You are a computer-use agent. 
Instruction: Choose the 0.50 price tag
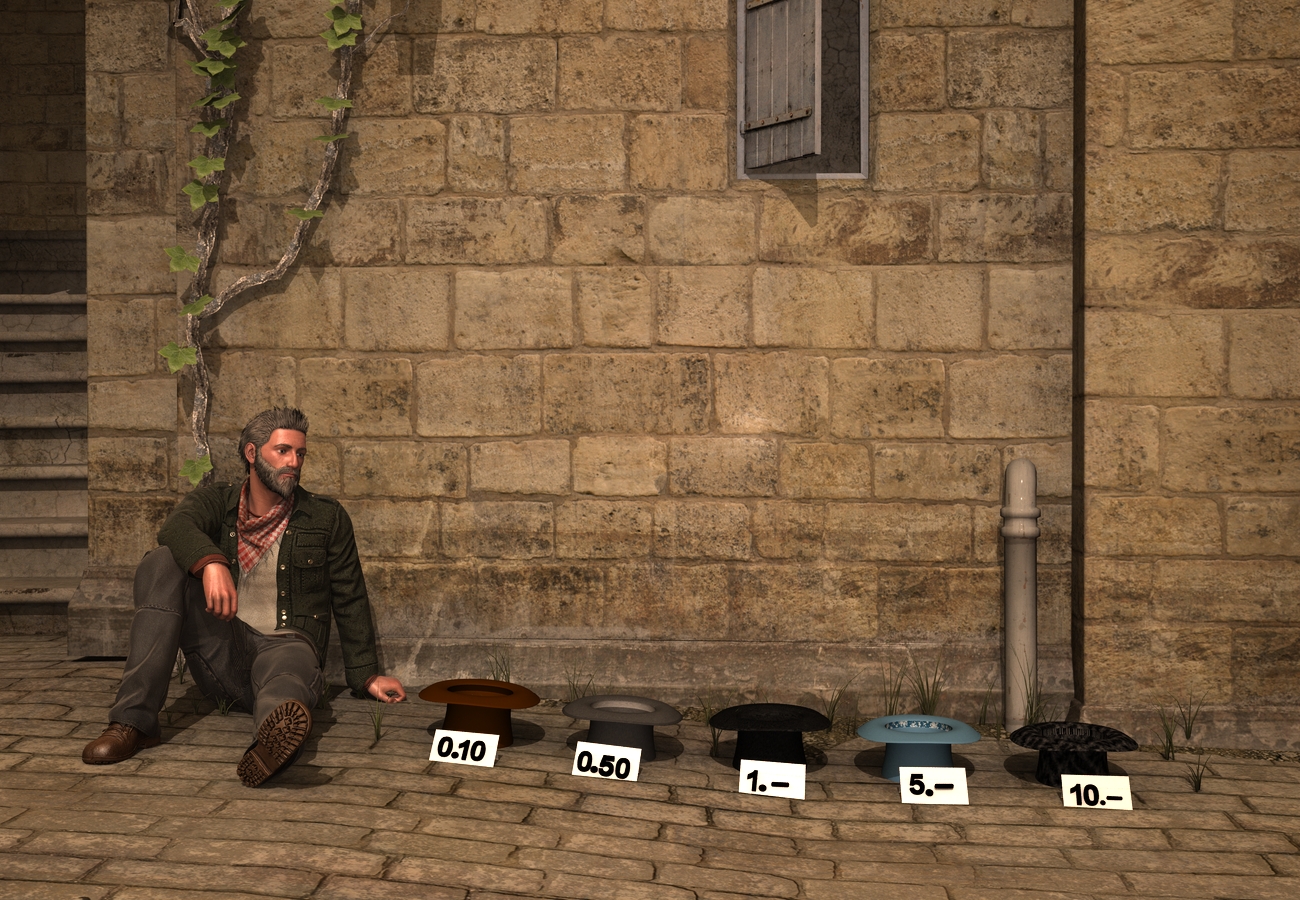pos(606,763)
